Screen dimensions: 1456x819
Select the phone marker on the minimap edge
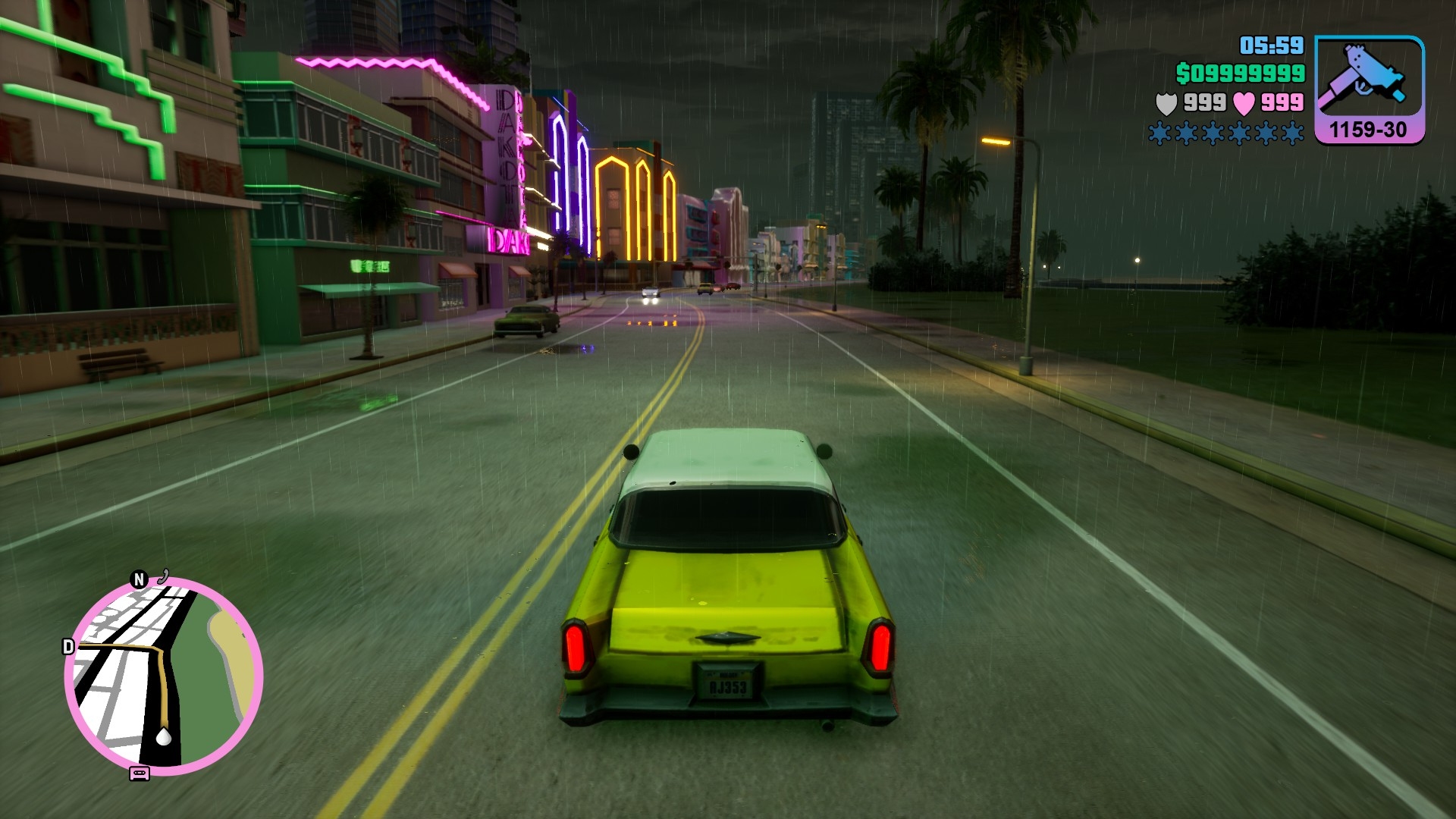point(163,577)
